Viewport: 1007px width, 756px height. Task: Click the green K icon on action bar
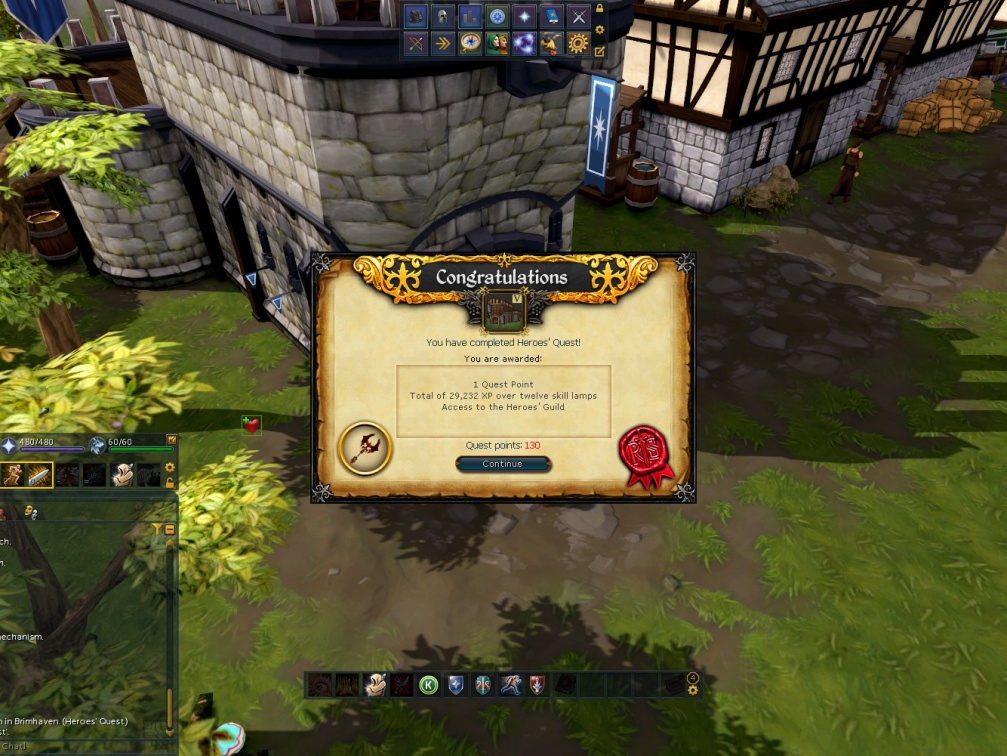(428, 685)
